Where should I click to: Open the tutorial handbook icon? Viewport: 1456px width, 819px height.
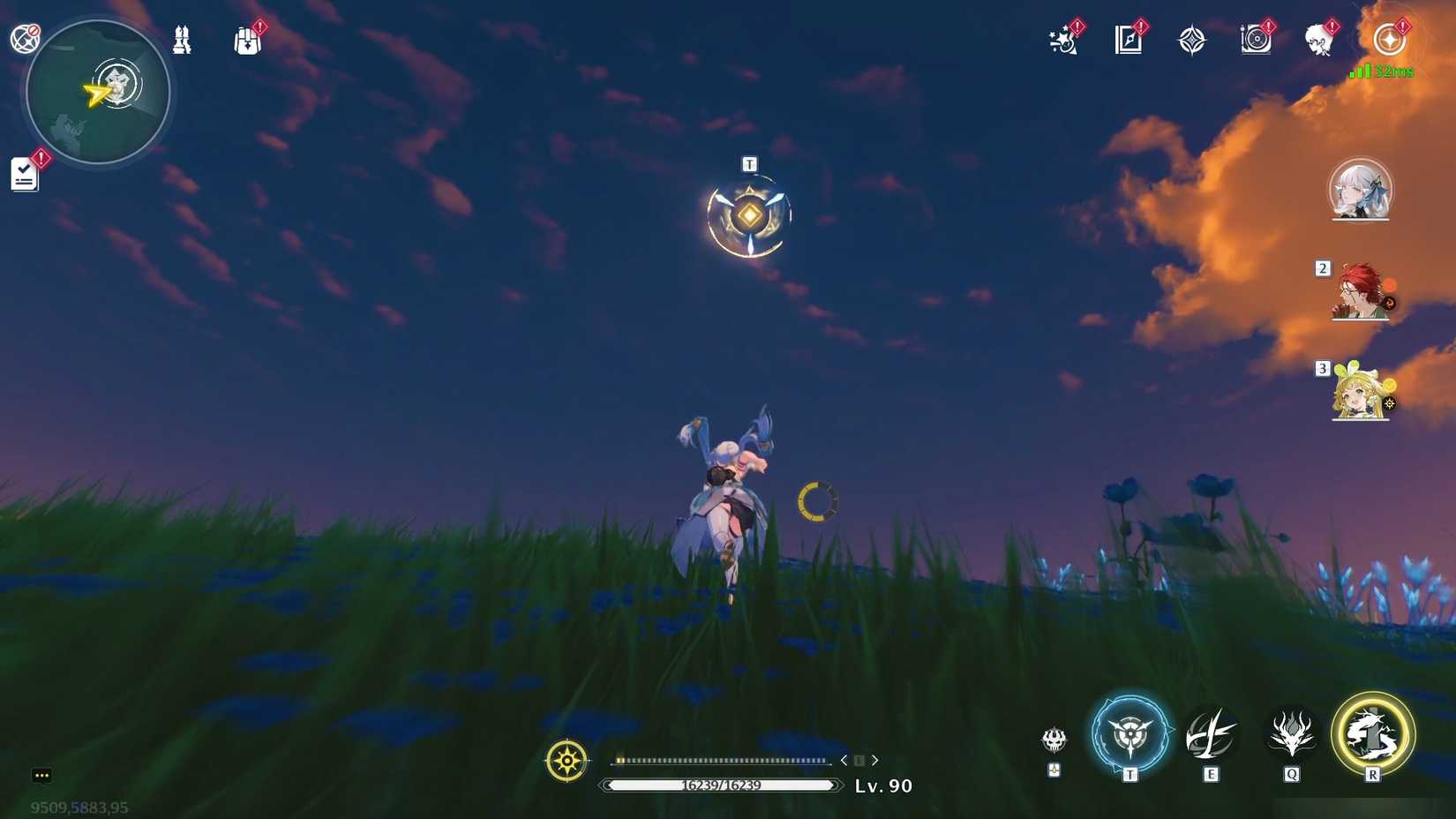[x=183, y=40]
